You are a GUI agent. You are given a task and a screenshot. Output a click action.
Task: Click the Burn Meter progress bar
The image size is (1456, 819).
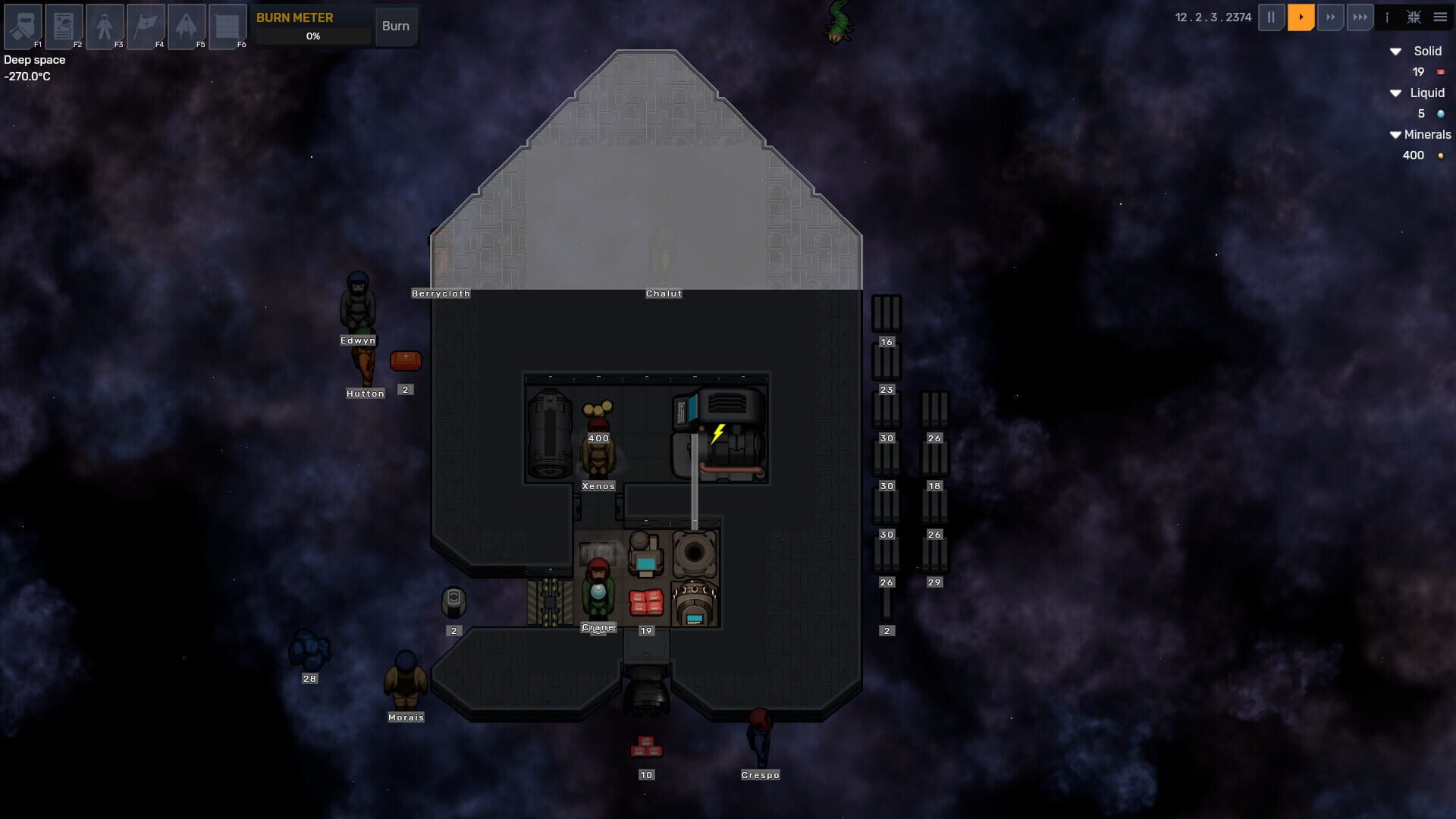click(x=313, y=35)
